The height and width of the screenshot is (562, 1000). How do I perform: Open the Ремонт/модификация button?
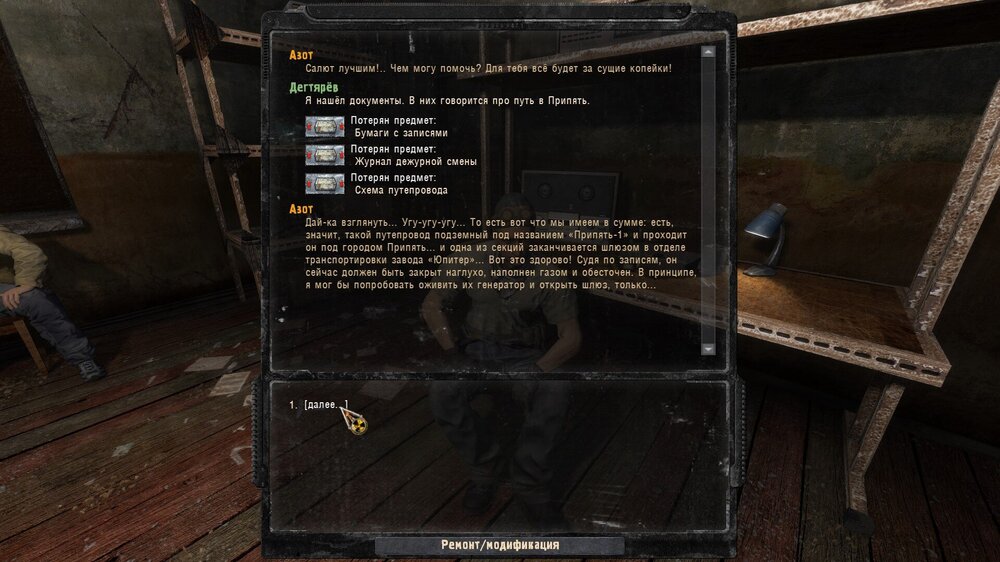[x=500, y=545]
